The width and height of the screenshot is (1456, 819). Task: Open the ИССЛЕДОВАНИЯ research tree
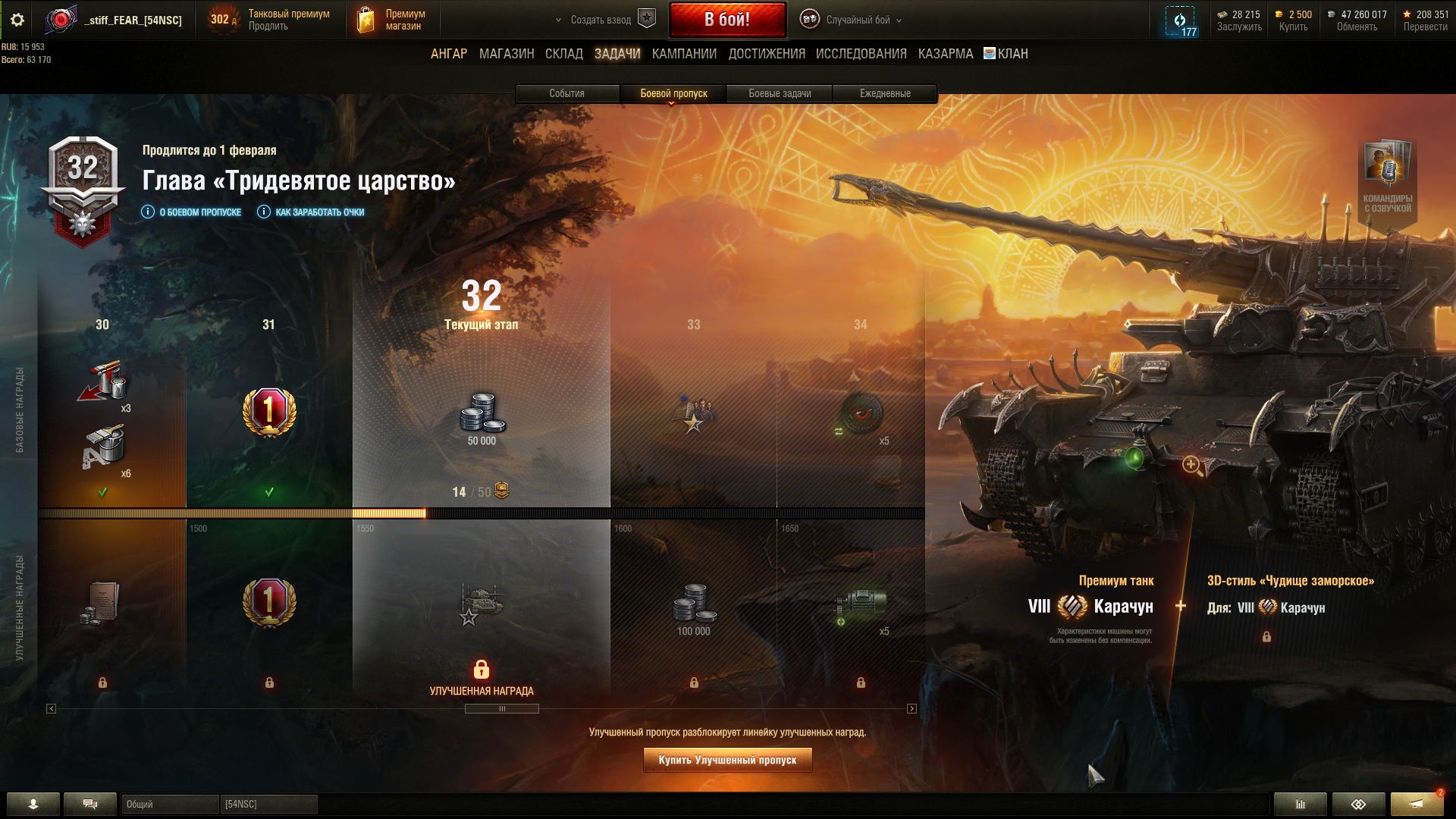[861, 54]
